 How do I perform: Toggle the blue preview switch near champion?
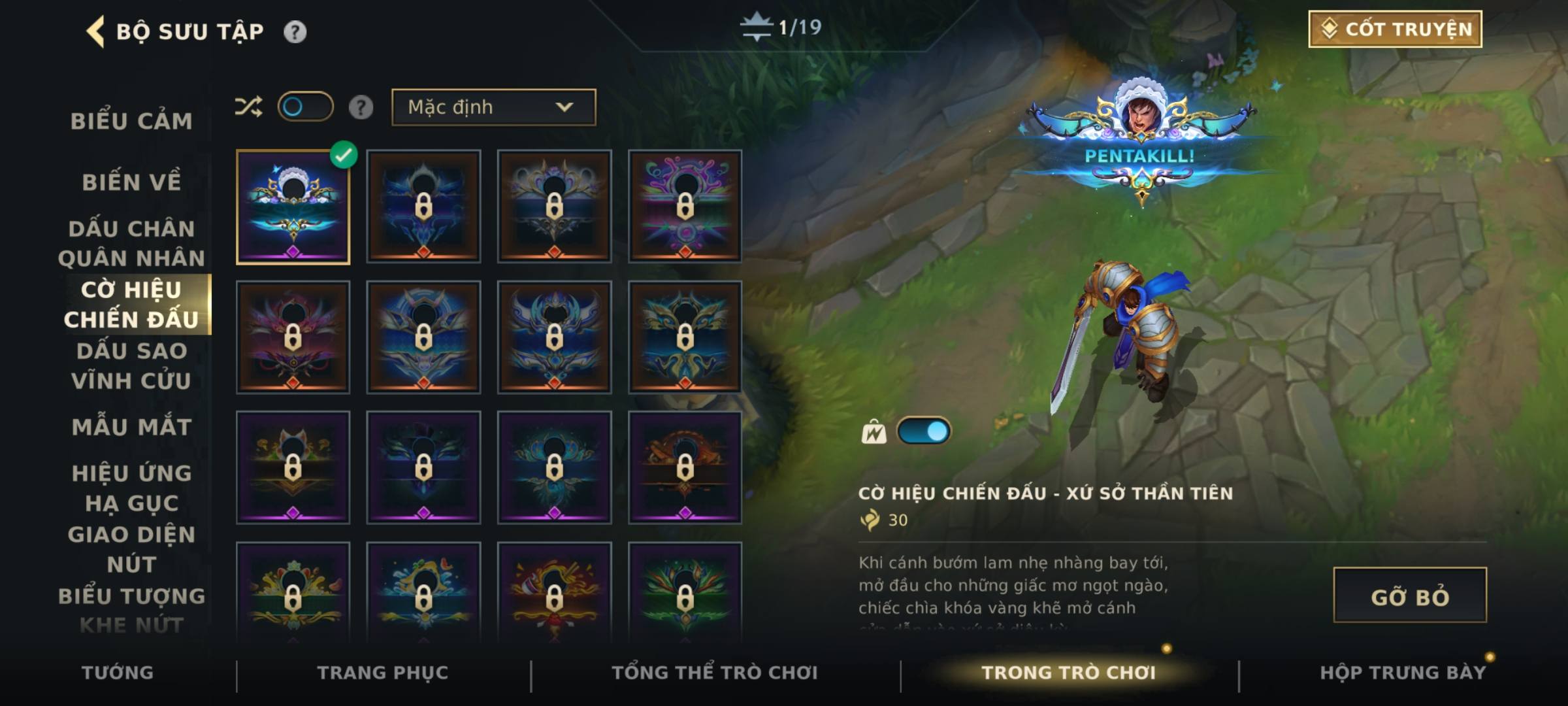(x=923, y=431)
